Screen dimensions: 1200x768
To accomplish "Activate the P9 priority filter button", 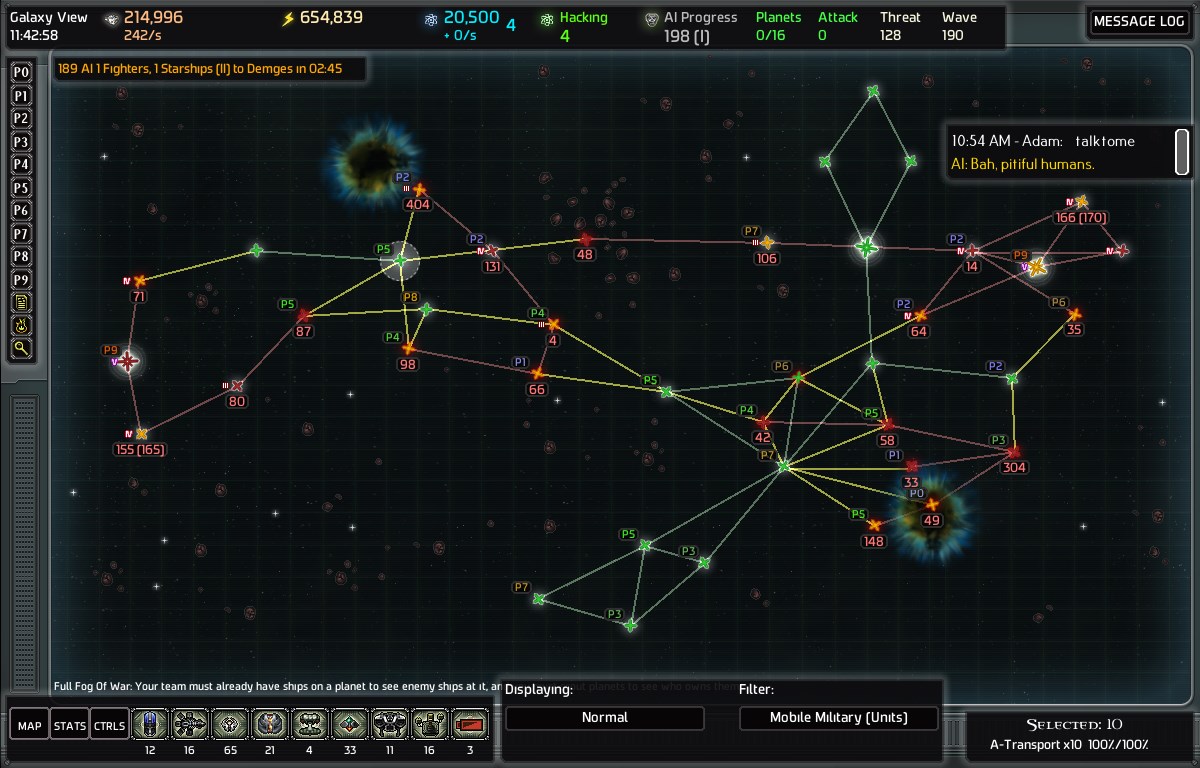I will (21, 279).
